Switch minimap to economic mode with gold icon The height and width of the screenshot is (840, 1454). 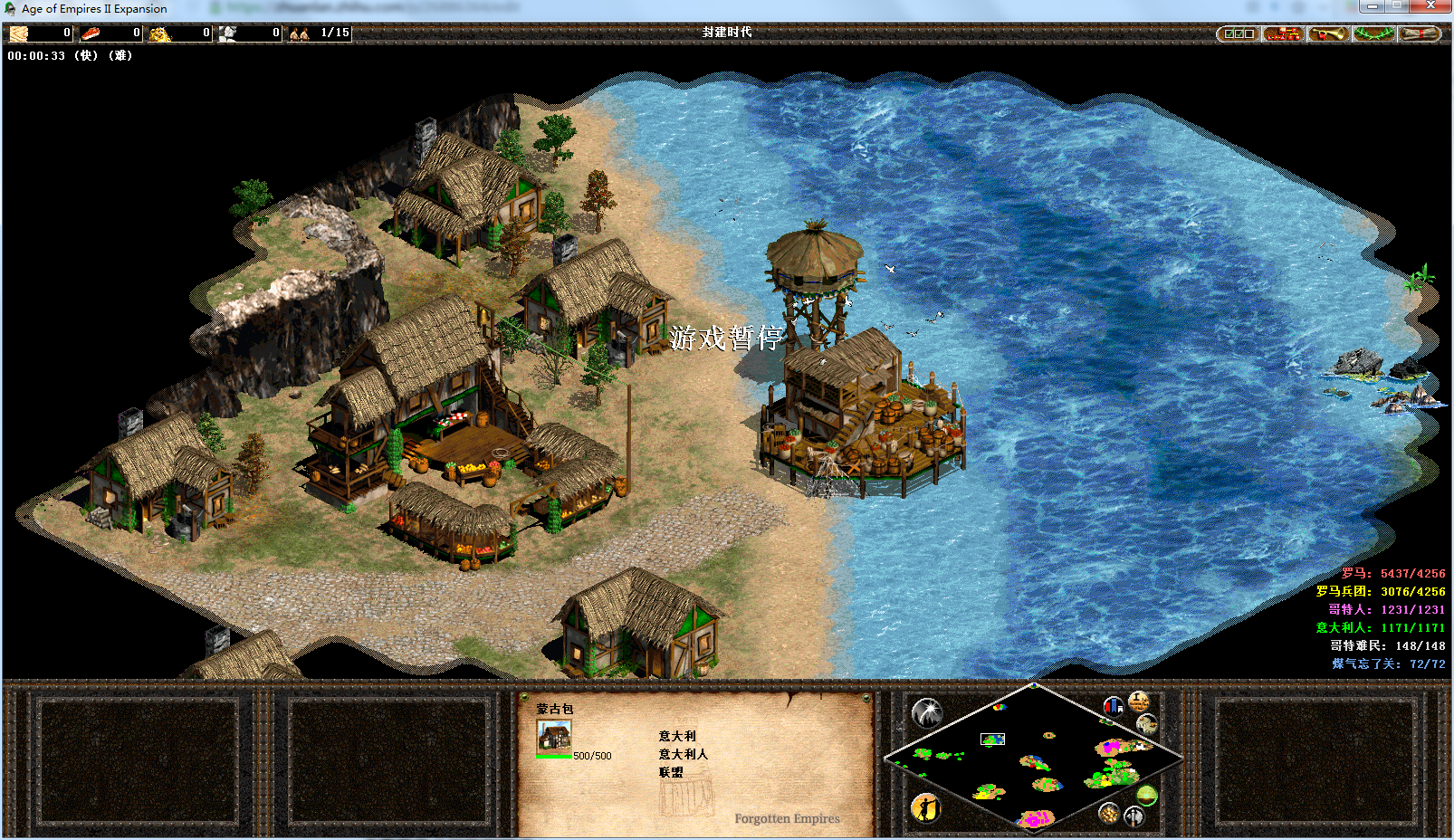point(1109,813)
